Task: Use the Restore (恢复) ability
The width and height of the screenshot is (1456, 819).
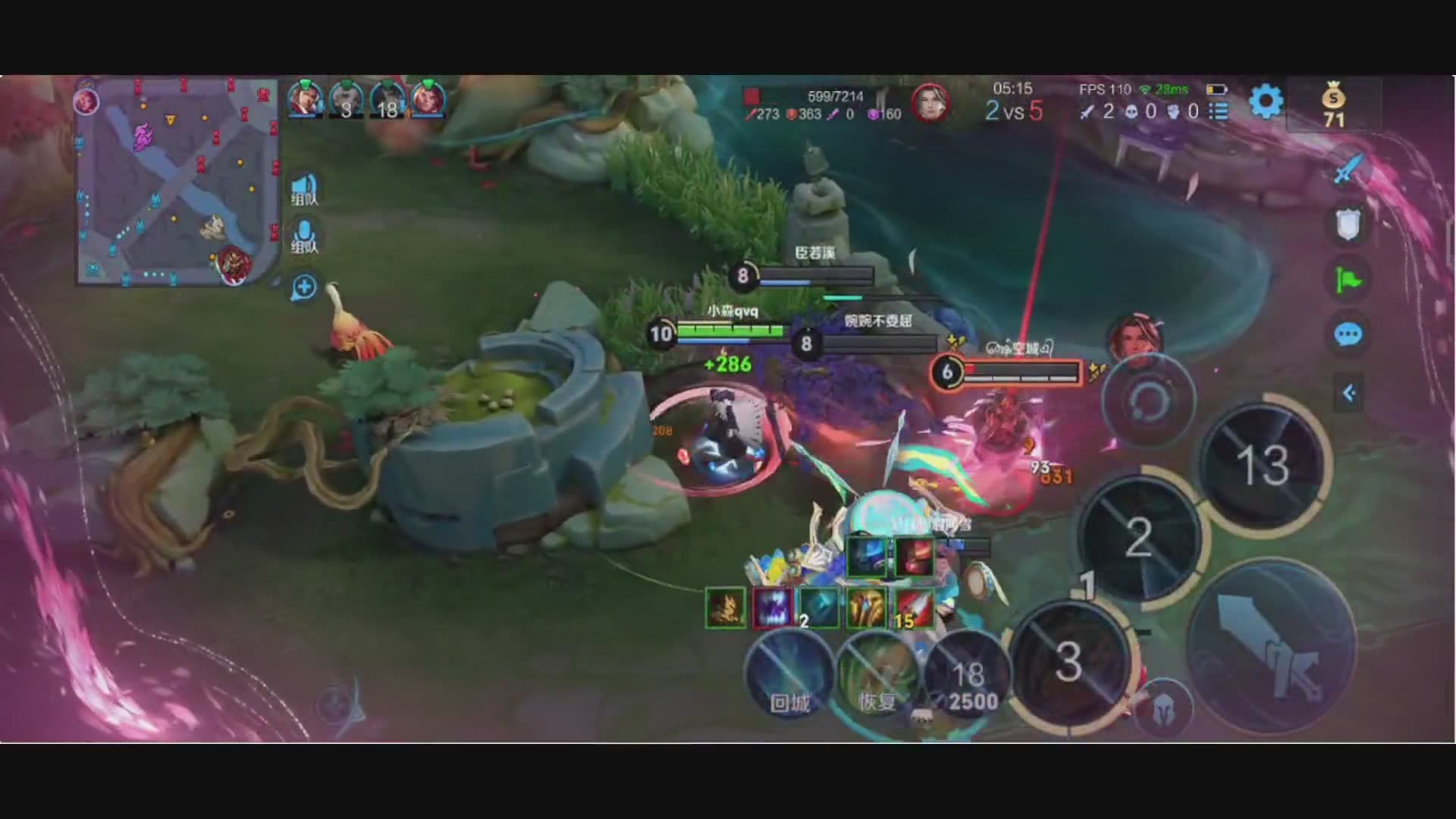Action: 877,675
